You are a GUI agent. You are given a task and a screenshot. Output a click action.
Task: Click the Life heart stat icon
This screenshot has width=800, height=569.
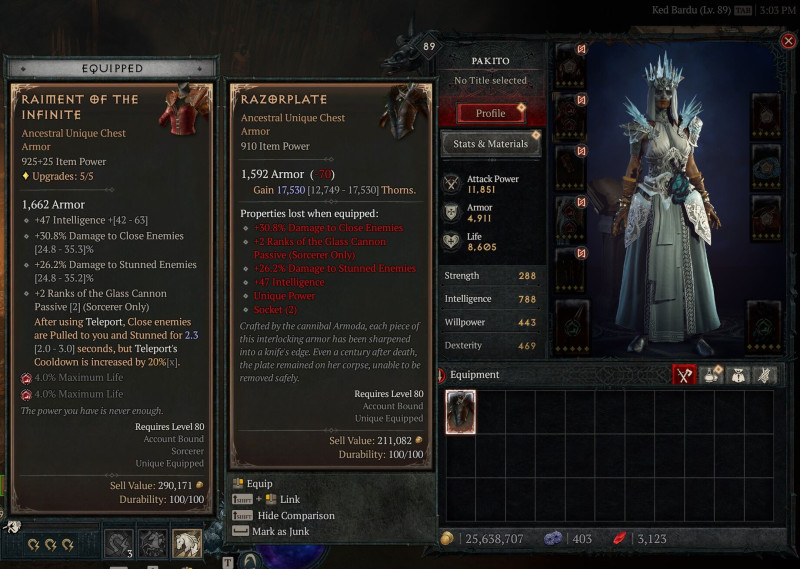(451, 240)
